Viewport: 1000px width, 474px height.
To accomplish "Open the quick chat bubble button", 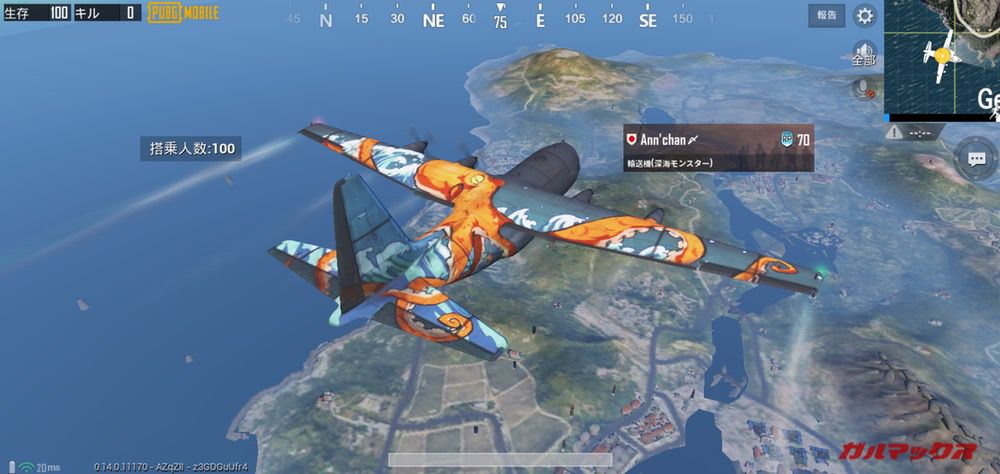I will 975,158.
